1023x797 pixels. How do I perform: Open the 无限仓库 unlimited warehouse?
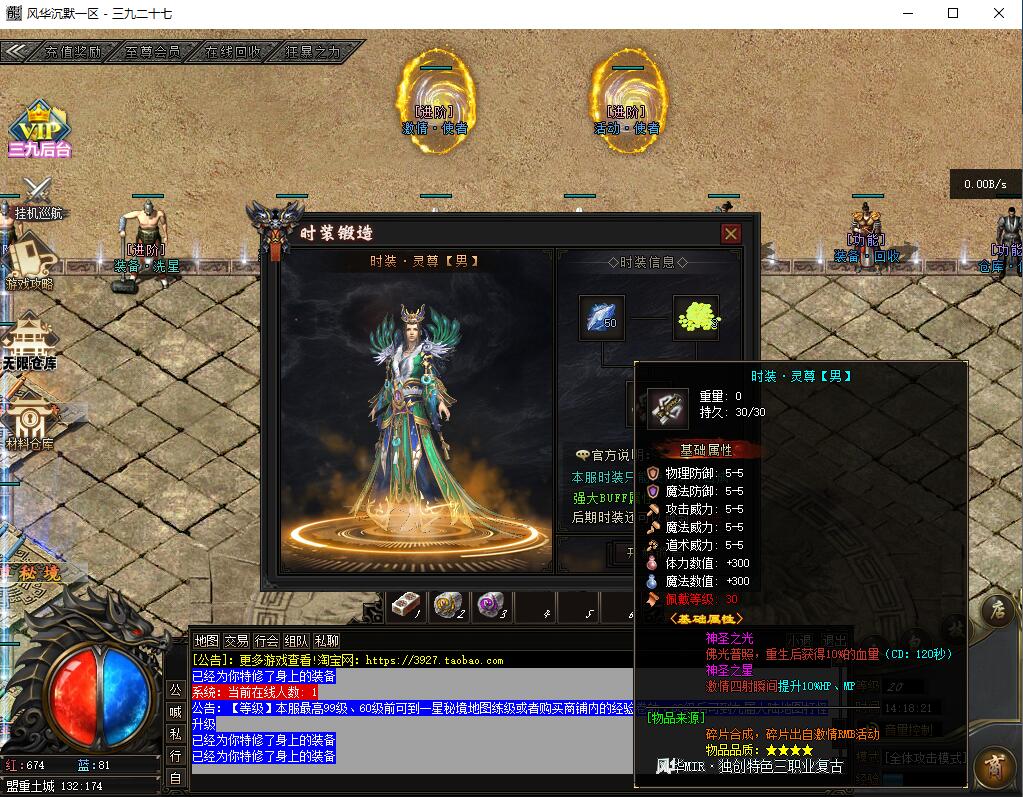coord(29,340)
